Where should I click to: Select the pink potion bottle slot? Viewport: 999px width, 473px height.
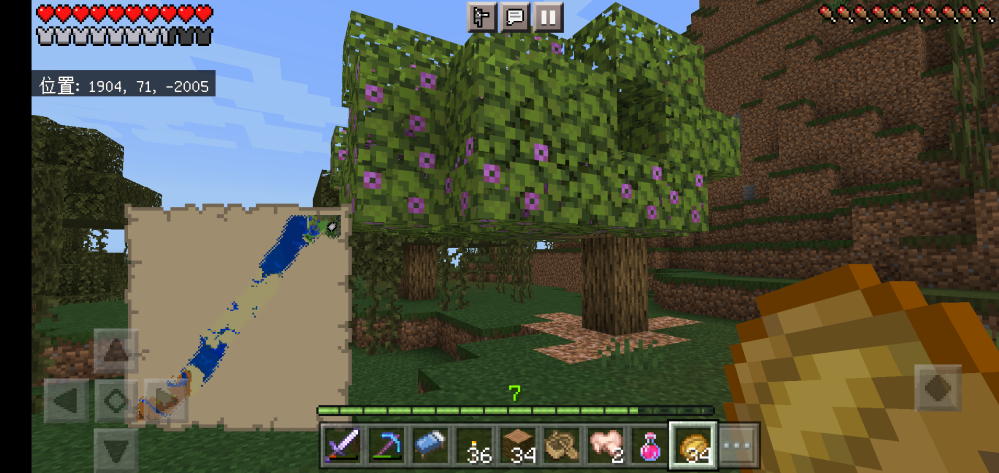pyautogui.click(x=649, y=444)
